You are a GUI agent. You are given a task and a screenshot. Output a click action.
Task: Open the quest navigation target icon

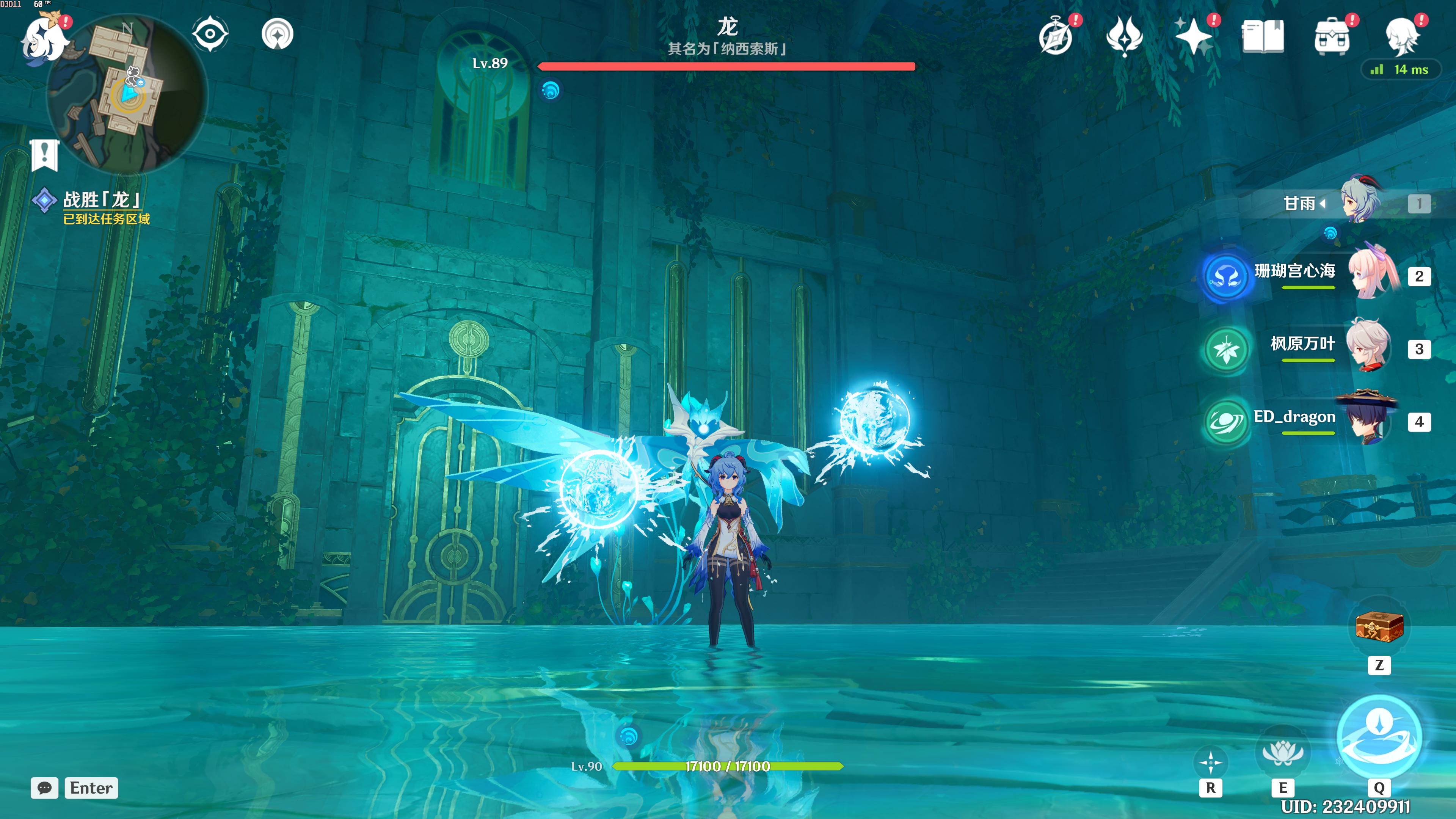pyautogui.click(x=278, y=34)
